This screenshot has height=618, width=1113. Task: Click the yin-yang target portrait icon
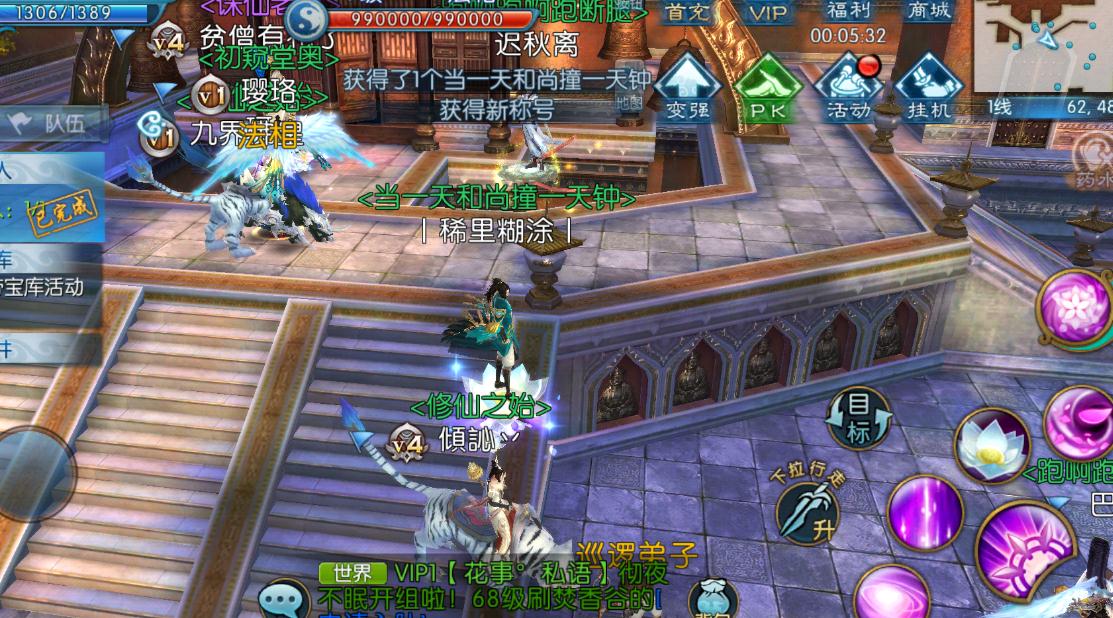306,21
